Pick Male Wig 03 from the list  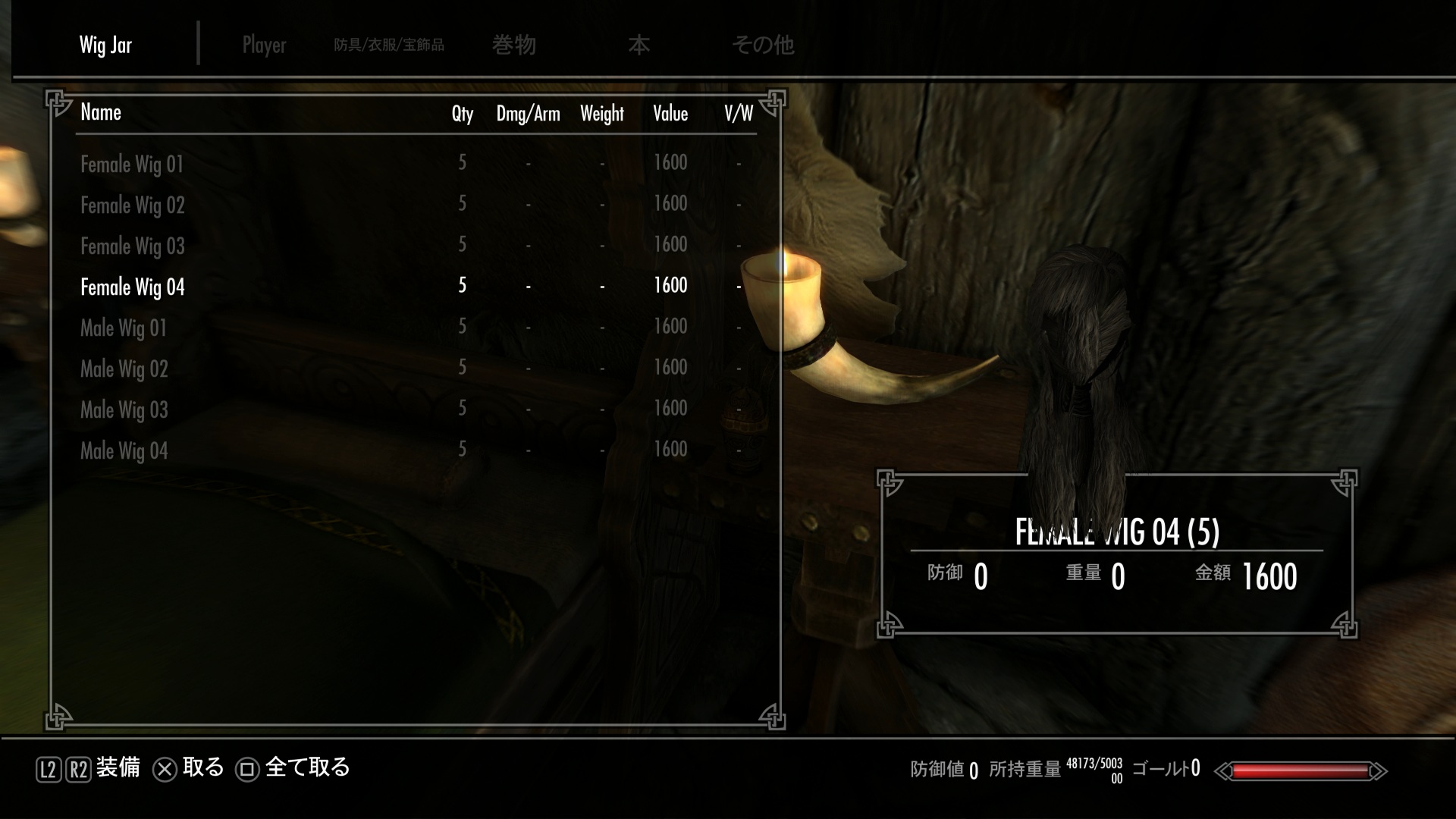(x=124, y=409)
